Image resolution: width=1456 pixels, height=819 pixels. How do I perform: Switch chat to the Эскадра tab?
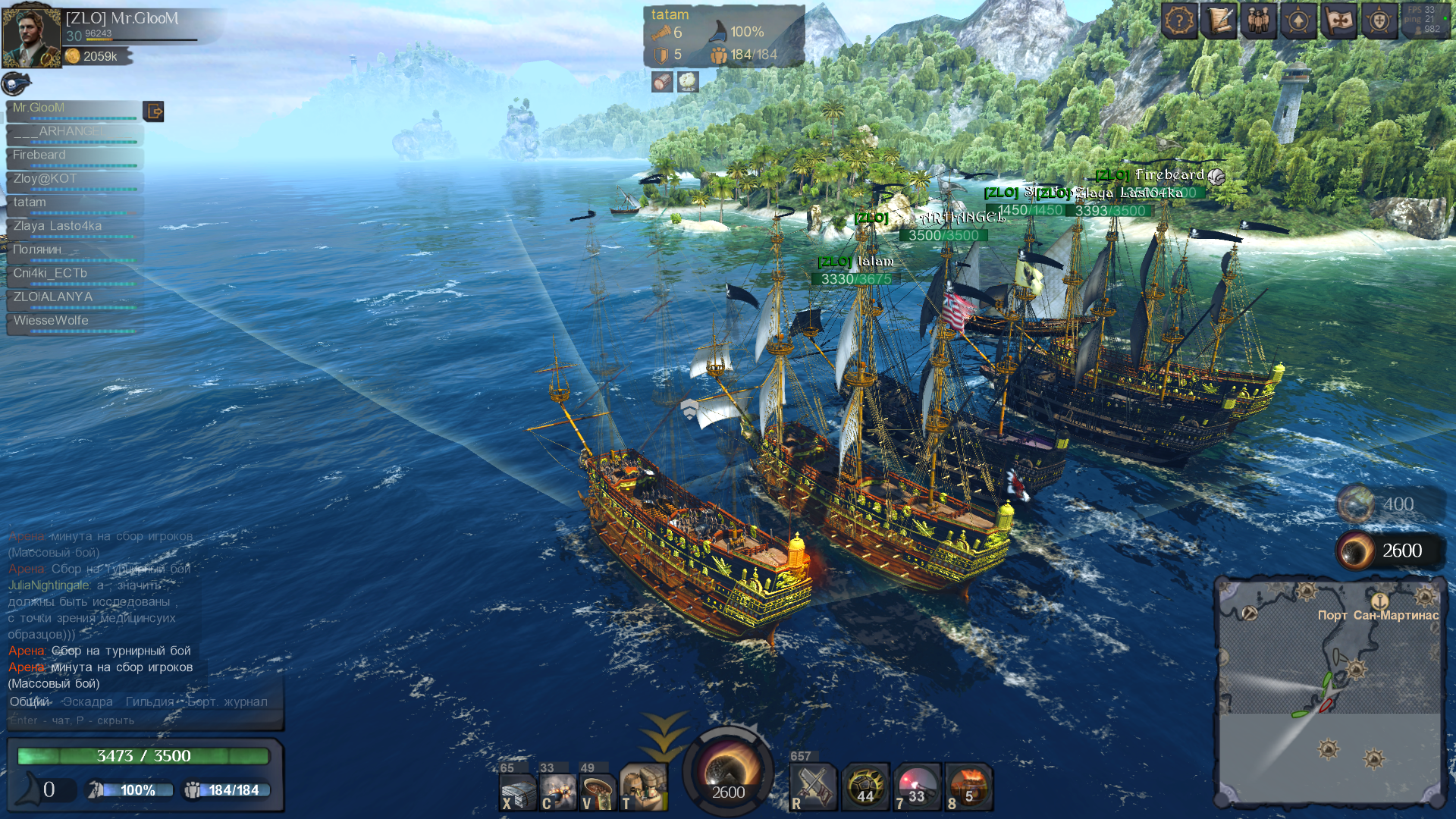click(x=88, y=702)
